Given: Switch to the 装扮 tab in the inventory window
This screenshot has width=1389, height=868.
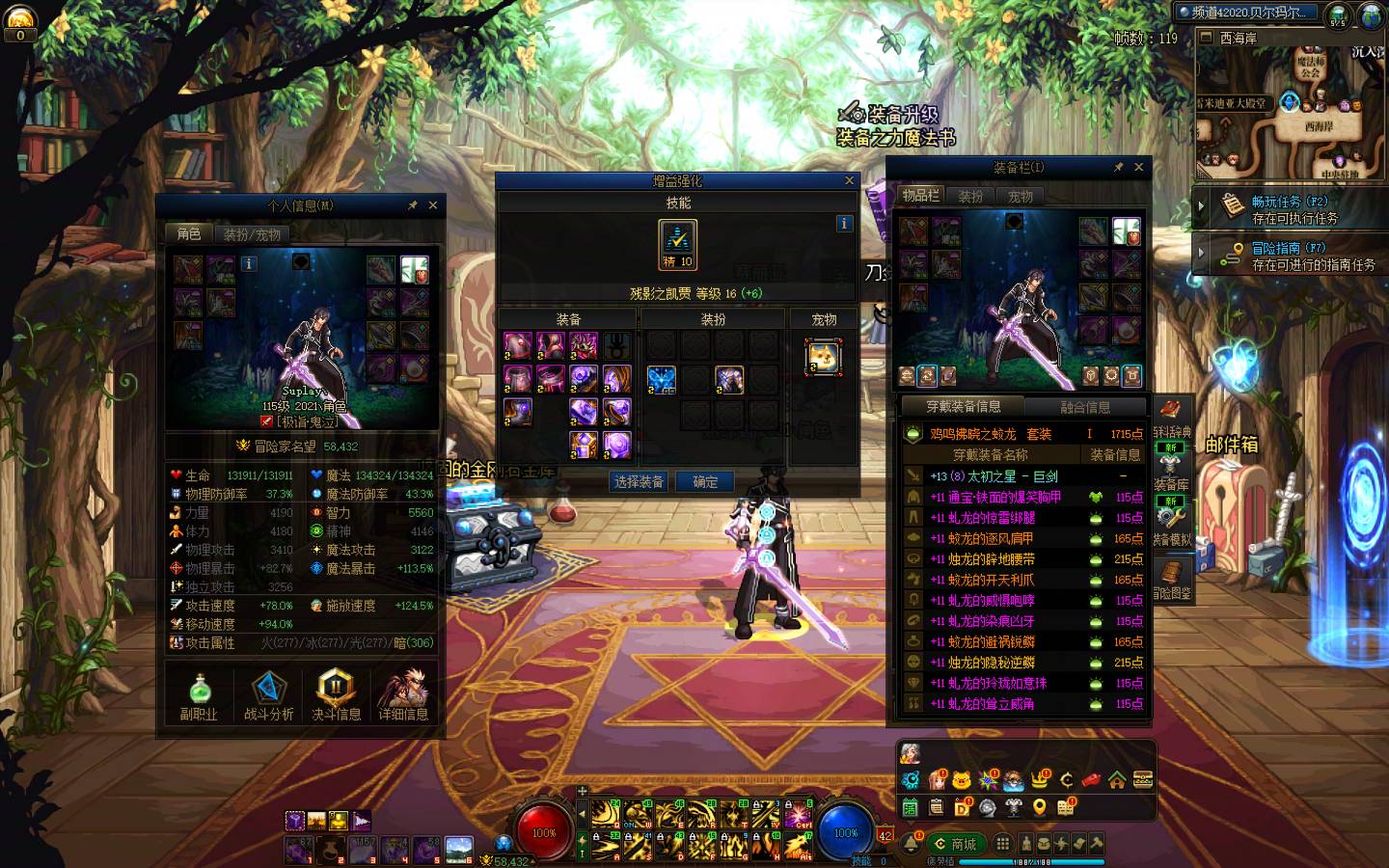Looking at the screenshot, I should pos(970,196).
